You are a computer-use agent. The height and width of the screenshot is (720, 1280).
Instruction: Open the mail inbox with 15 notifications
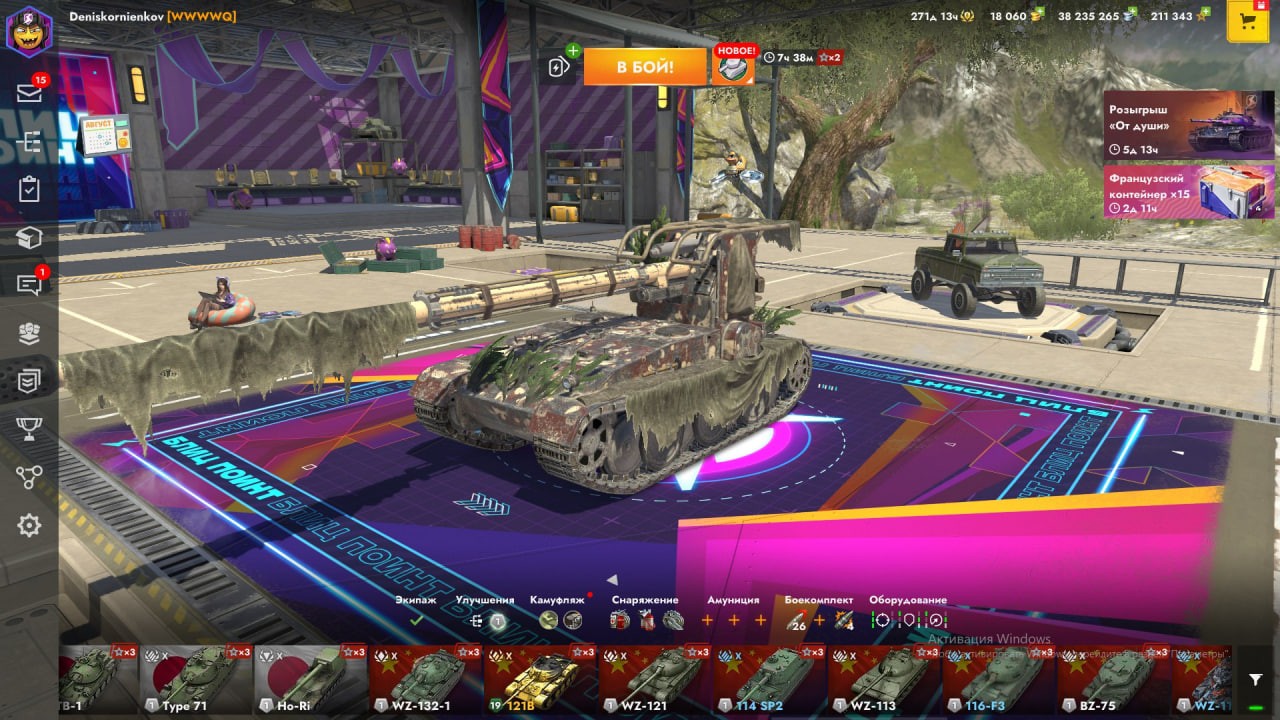29,93
